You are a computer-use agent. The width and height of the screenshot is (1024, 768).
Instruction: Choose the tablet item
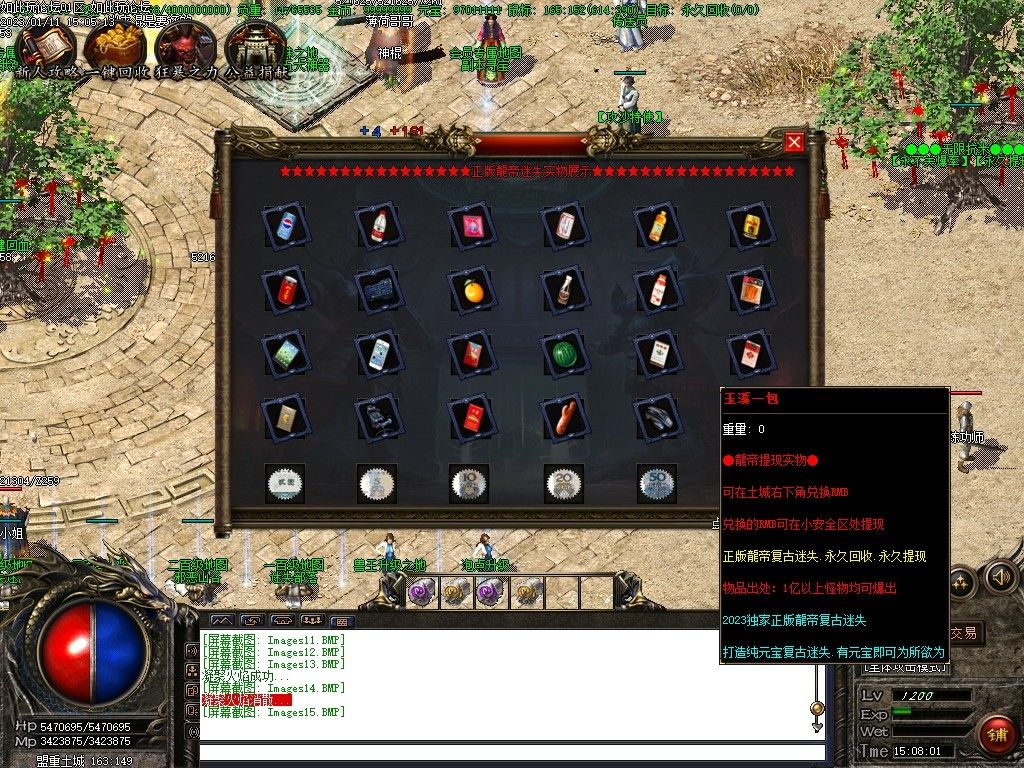[x=286, y=354]
